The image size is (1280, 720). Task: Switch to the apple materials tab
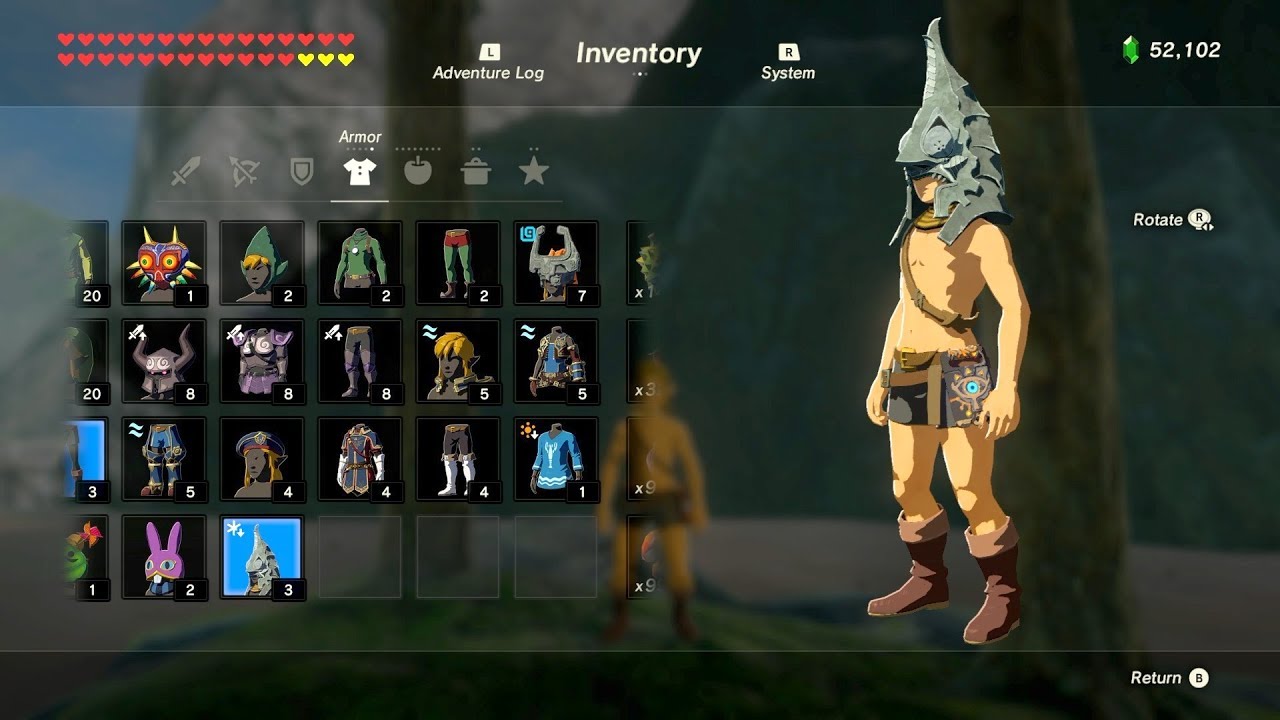tap(418, 172)
